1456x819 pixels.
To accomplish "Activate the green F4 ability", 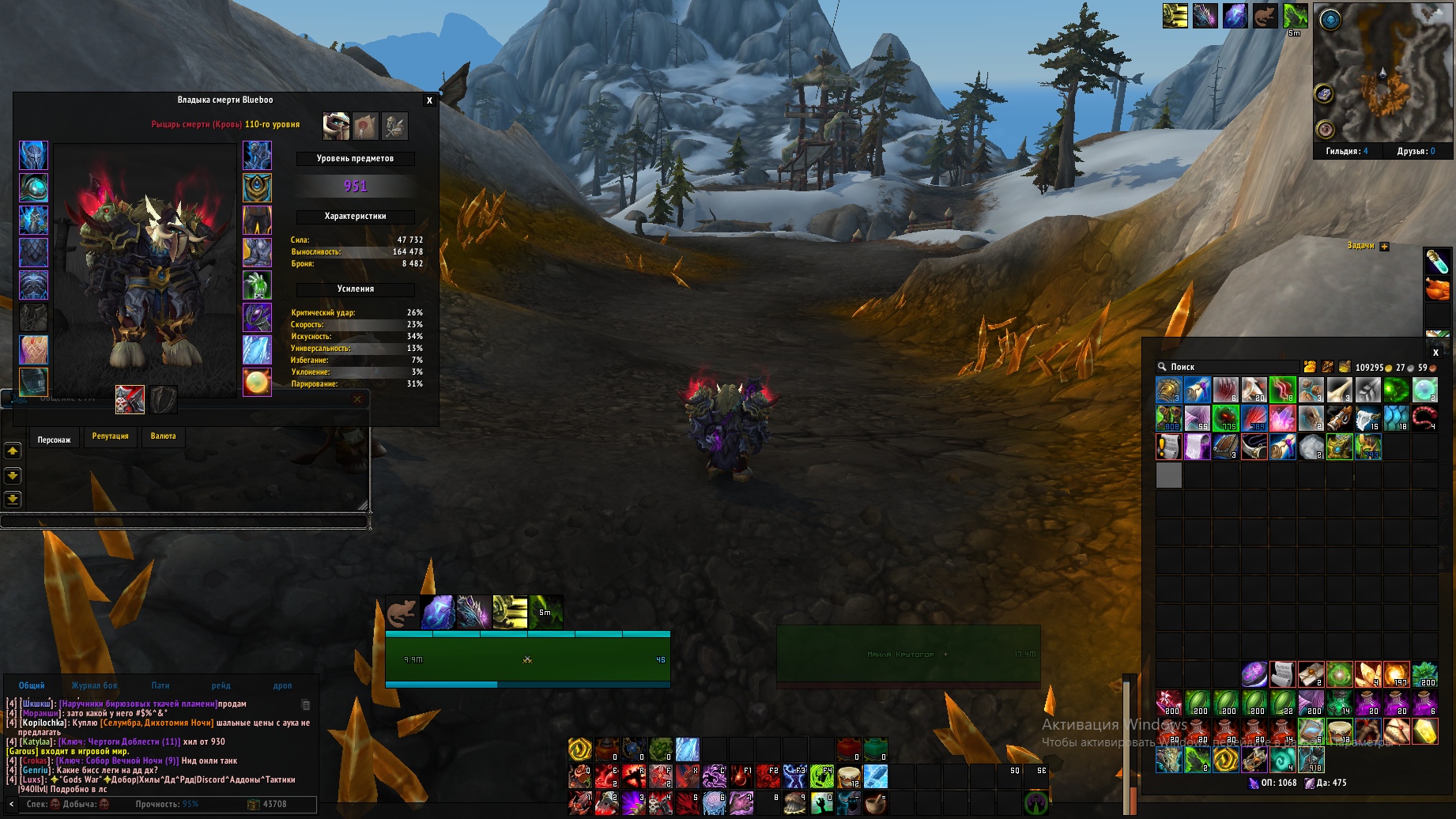I will (x=822, y=776).
